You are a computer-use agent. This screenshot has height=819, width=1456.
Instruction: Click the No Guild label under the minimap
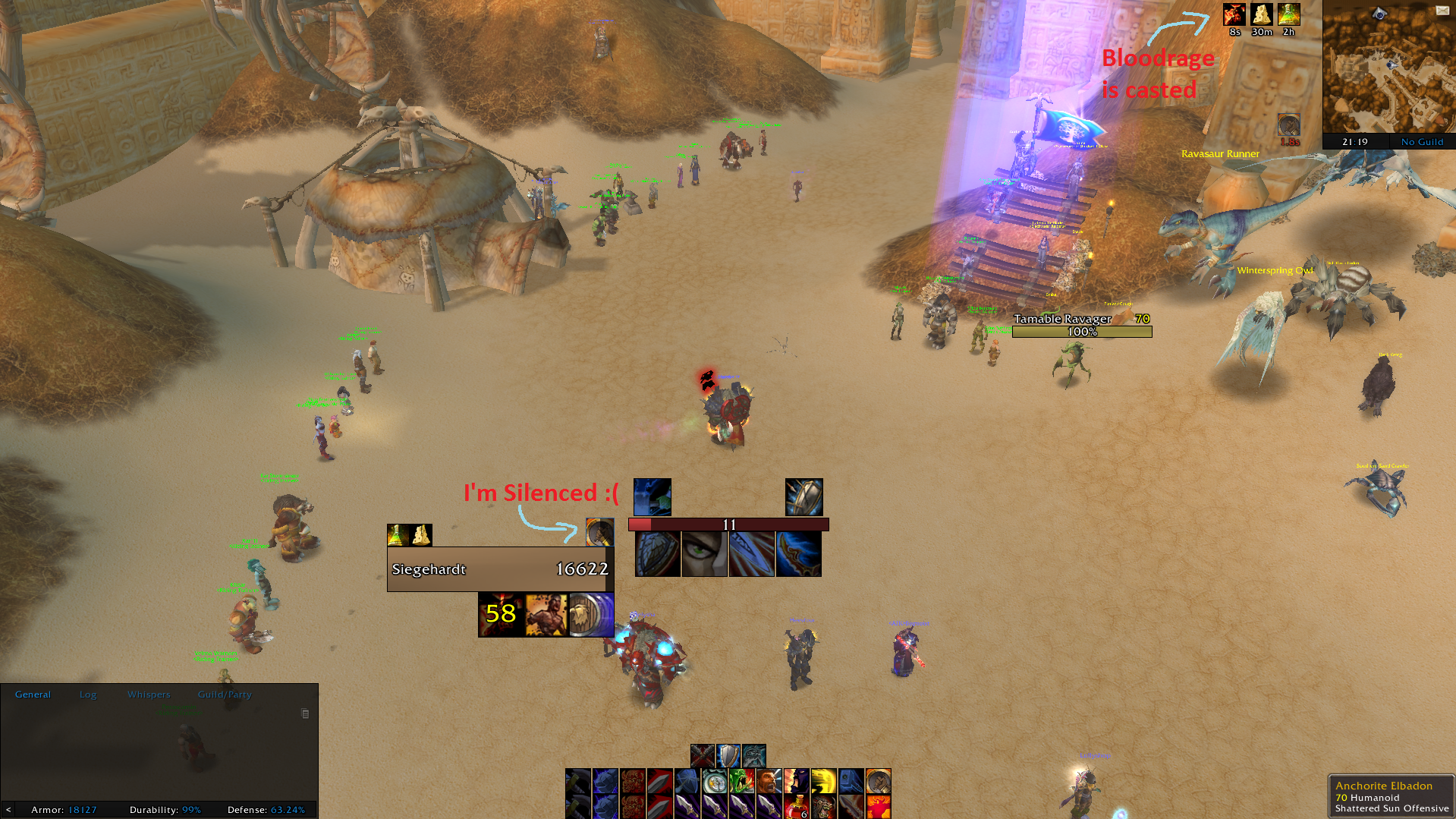click(1422, 142)
